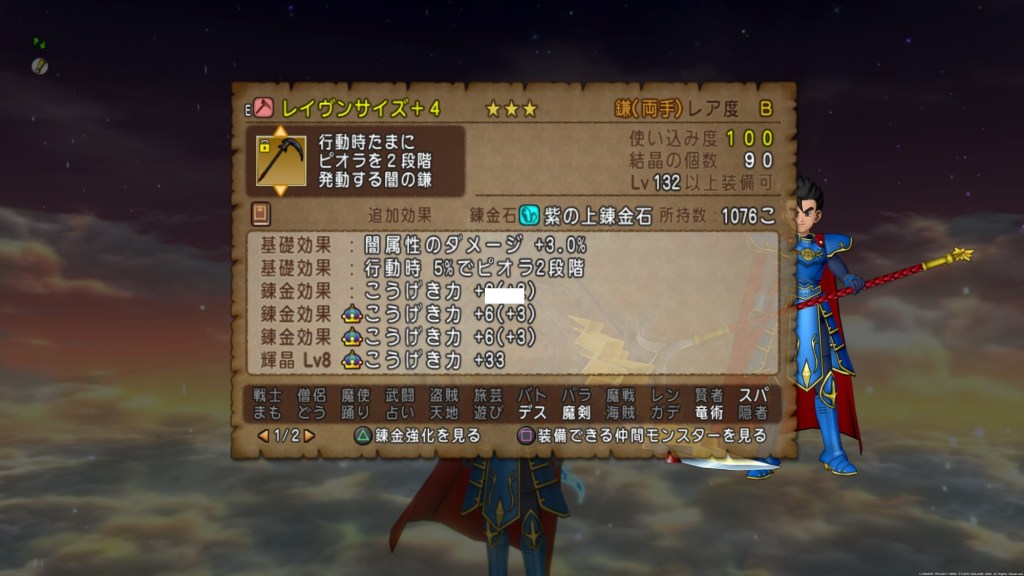
Task: Select the 紫の上錬金石 alchemy stone icon
Action: pyautogui.click(x=529, y=215)
